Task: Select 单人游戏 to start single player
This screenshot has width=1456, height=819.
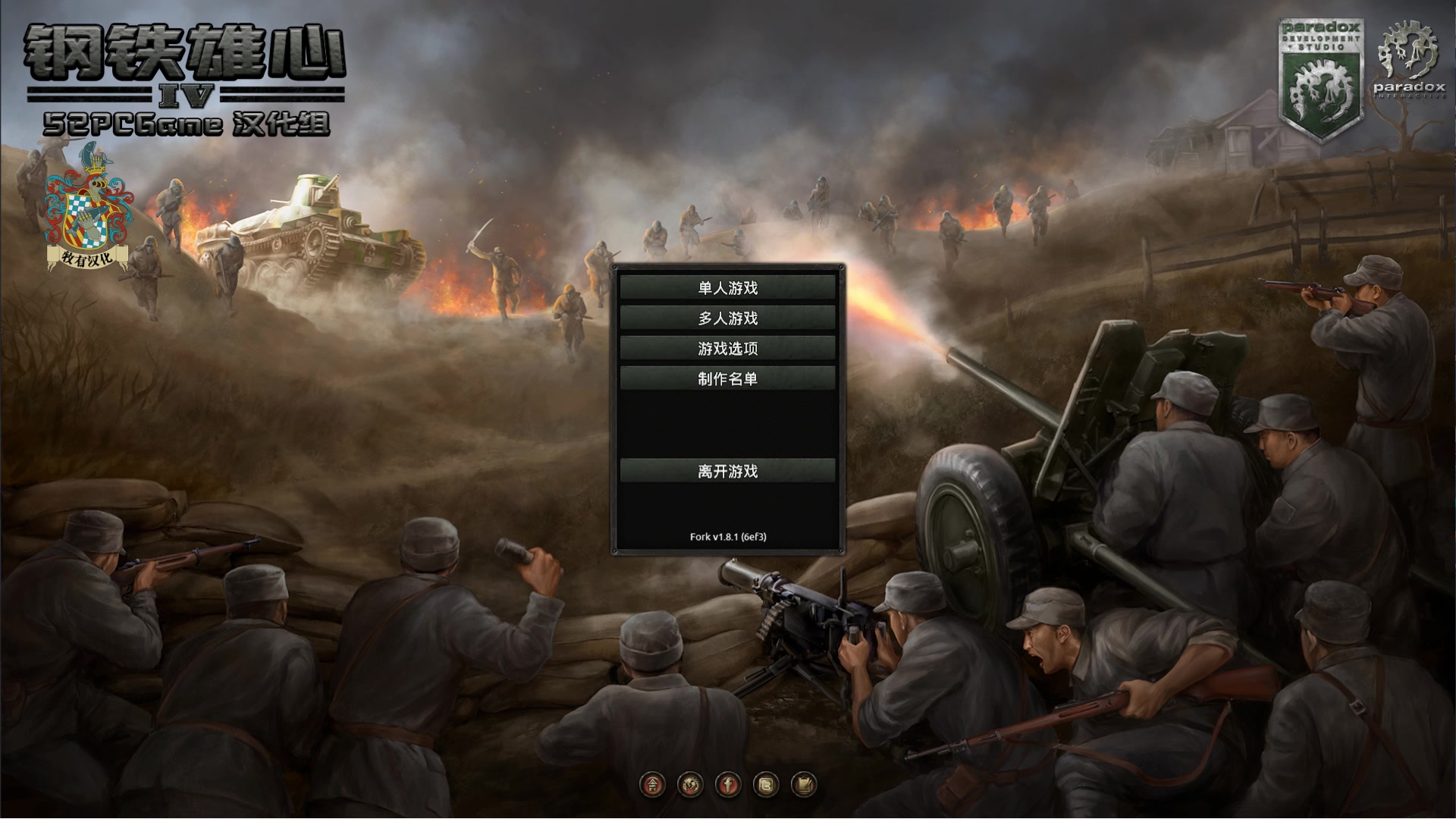Action: [726, 288]
